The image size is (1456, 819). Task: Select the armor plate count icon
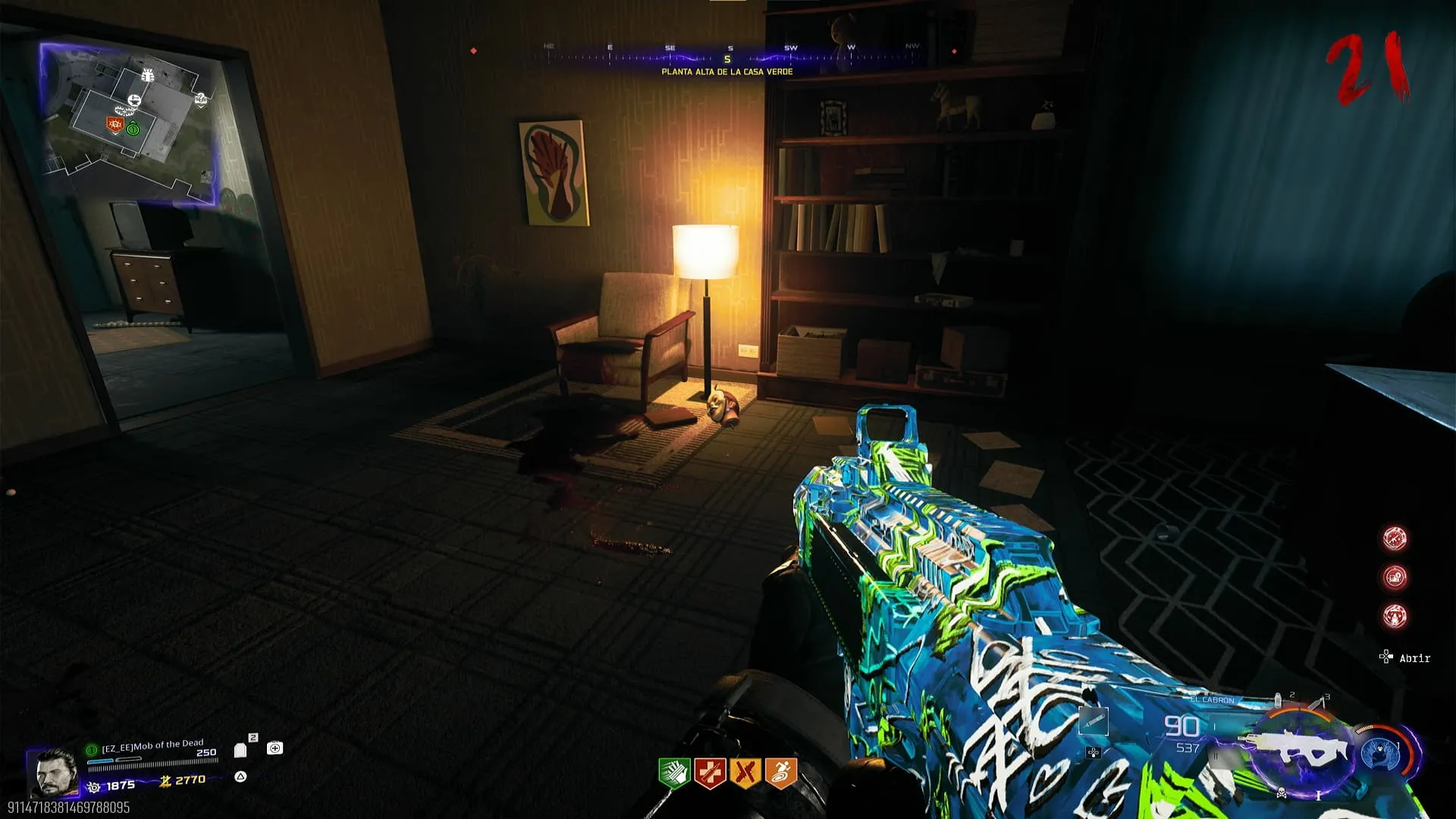pyautogui.click(x=240, y=749)
